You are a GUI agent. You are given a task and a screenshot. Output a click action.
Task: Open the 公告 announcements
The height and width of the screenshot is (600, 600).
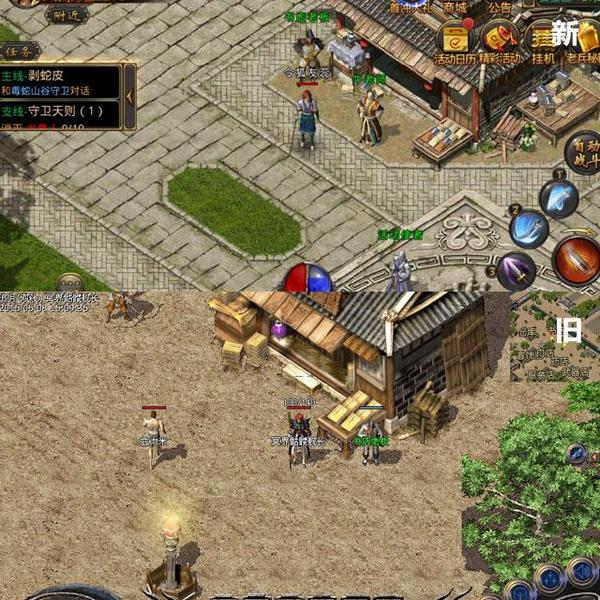pos(500,7)
